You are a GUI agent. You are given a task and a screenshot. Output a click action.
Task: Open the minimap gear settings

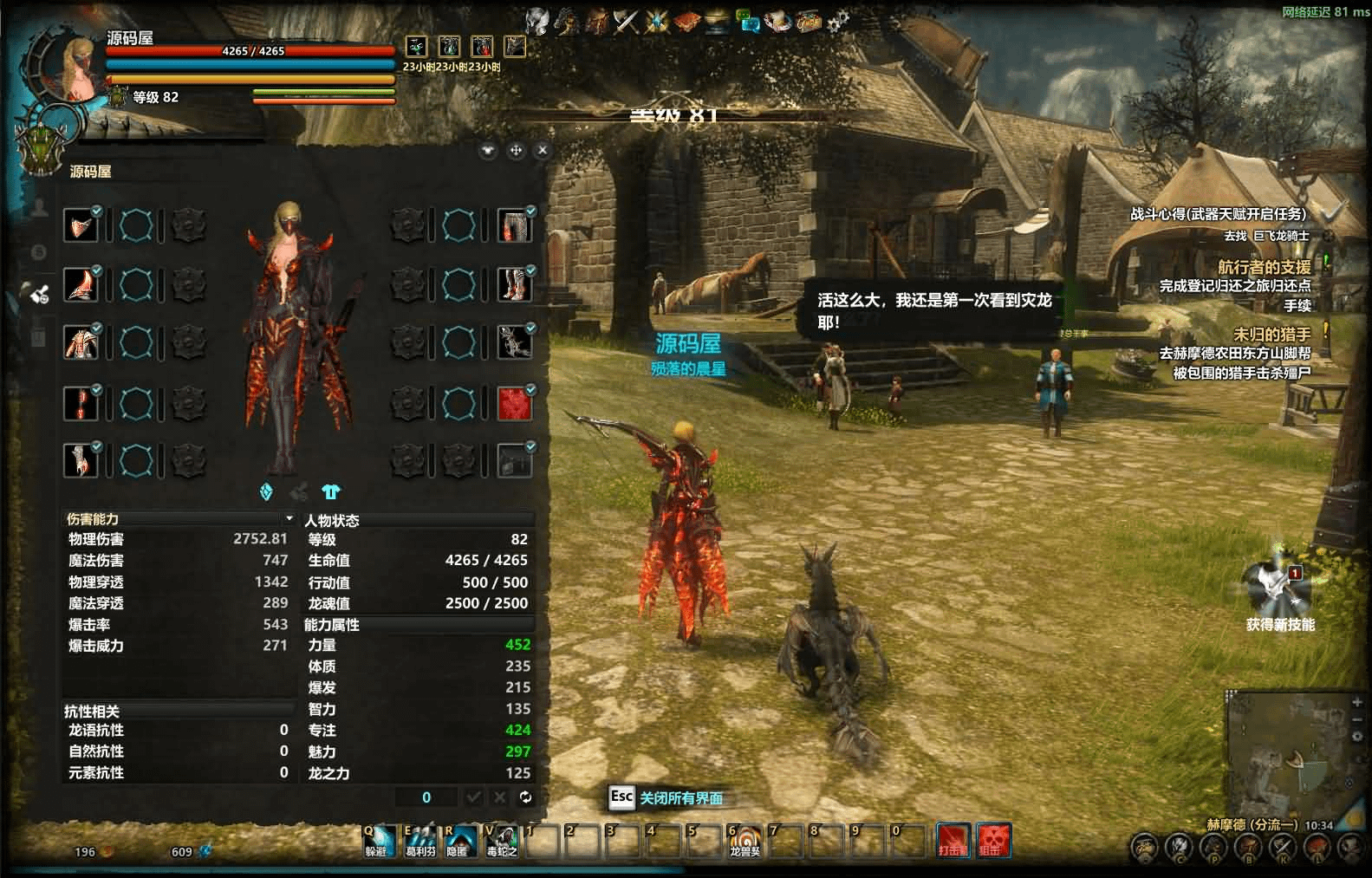coord(1356,736)
